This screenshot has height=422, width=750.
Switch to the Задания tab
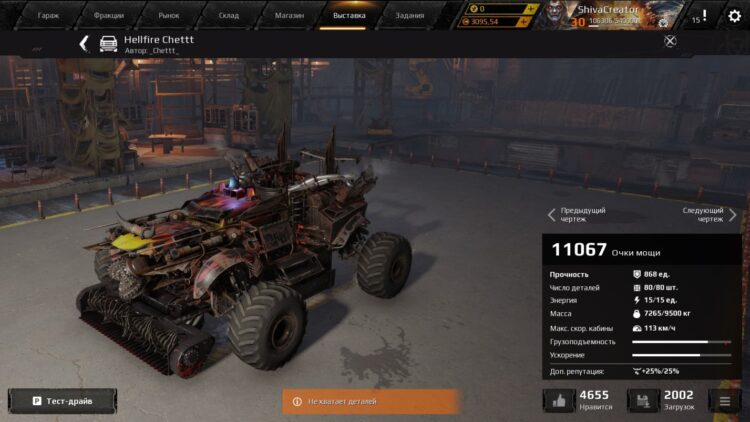pos(409,16)
